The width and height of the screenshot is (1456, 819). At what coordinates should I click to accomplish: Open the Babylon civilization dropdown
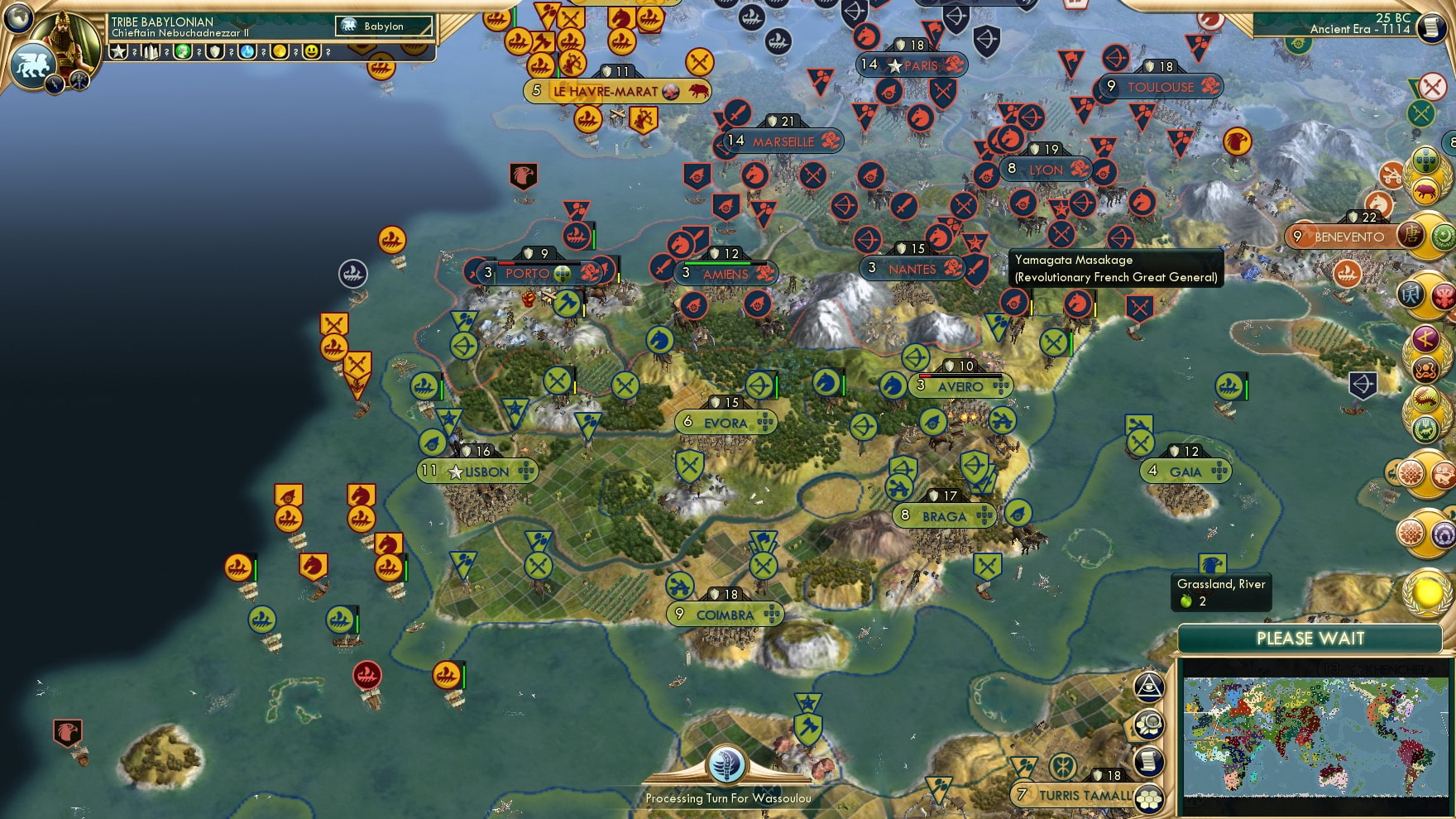(385, 26)
